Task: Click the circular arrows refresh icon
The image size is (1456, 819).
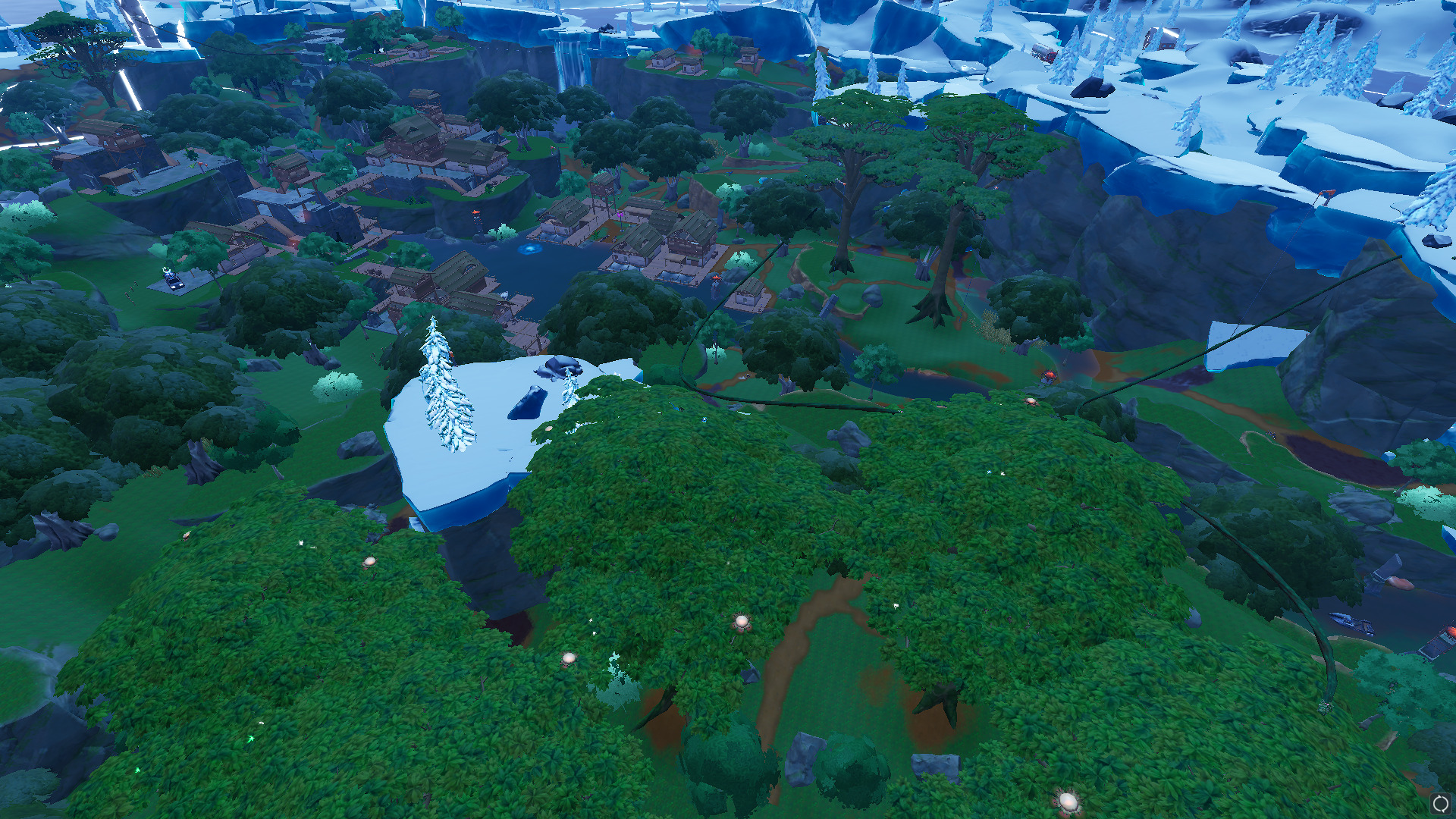Action: [1441, 804]
